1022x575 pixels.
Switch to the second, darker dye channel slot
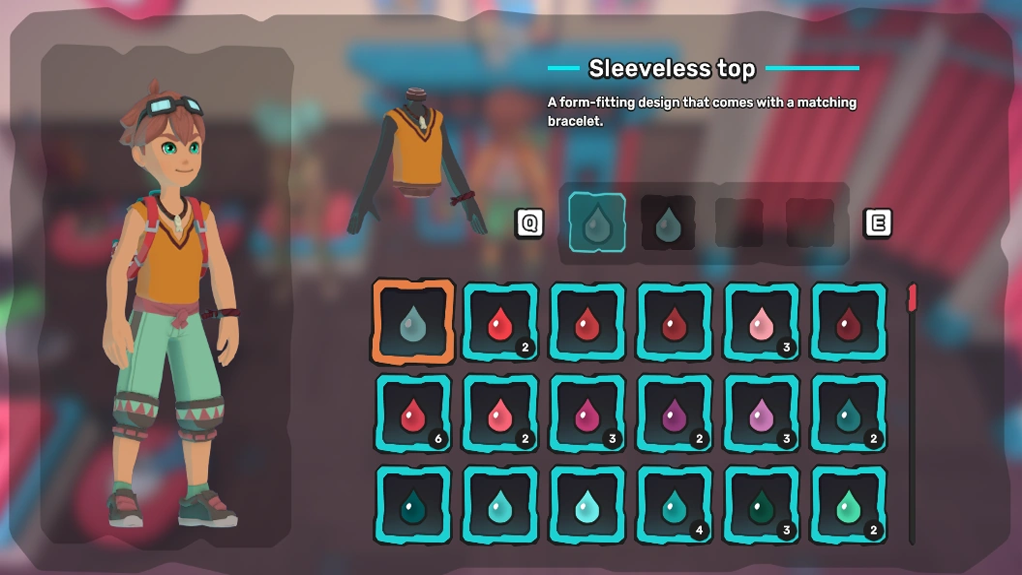coord(667,223)
